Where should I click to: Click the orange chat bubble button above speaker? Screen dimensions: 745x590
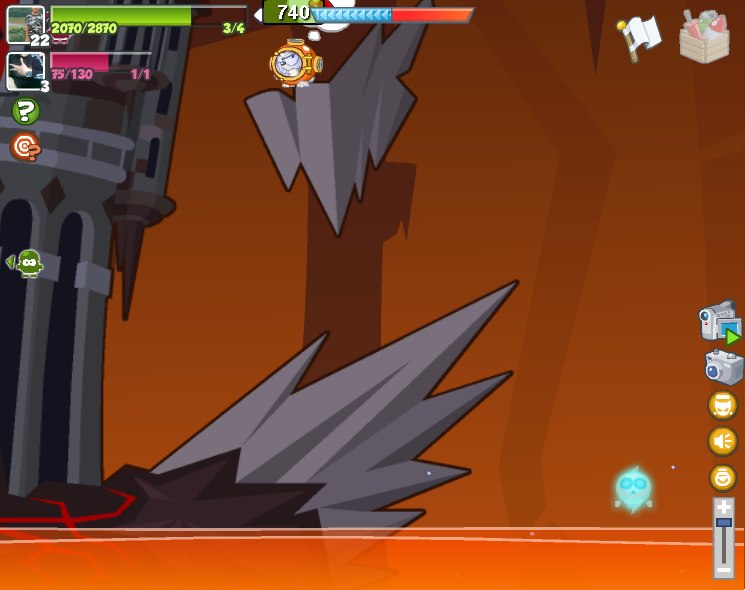pyautogui.click(x=722, y=405)
